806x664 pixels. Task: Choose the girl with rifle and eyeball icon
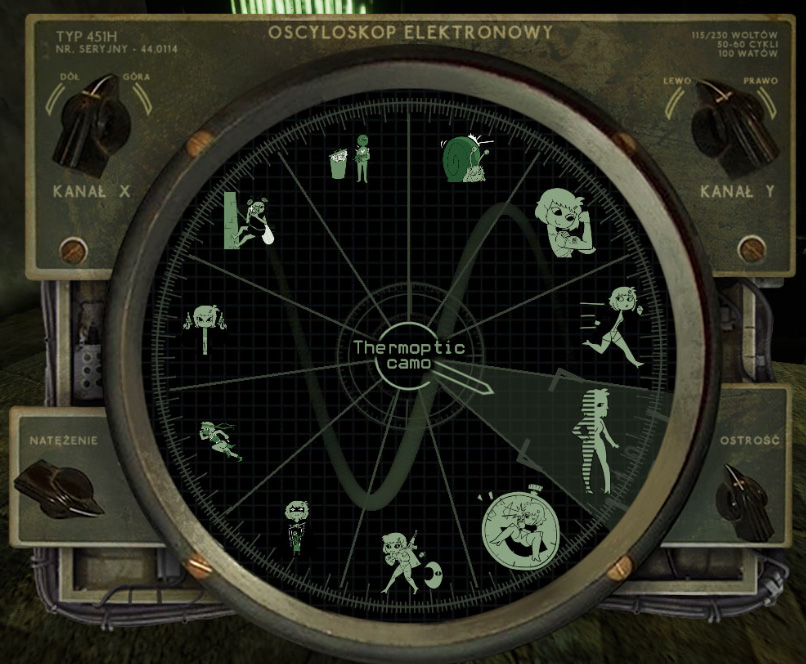point(406,562)
